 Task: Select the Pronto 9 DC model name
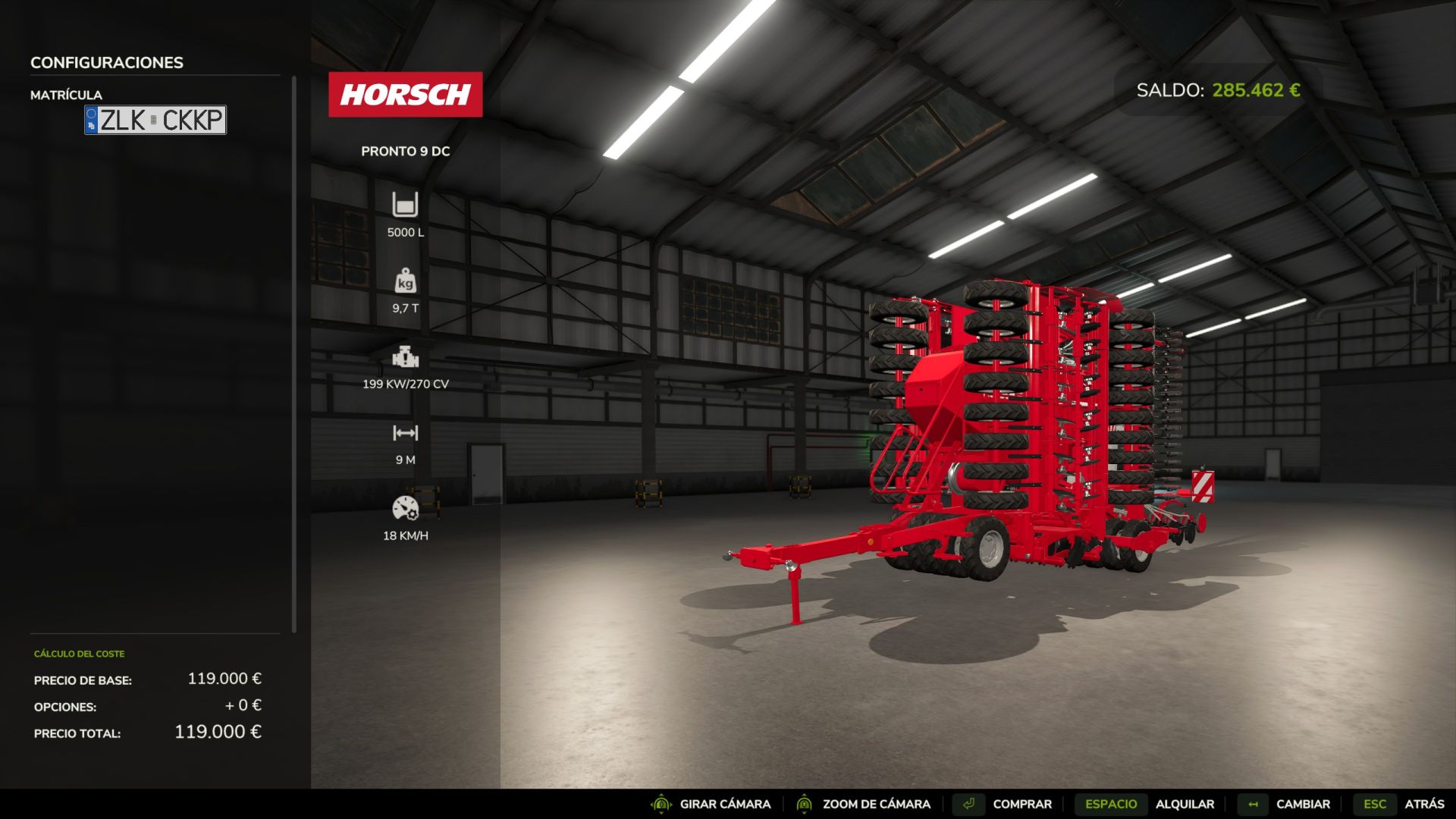tap(406, 151)
